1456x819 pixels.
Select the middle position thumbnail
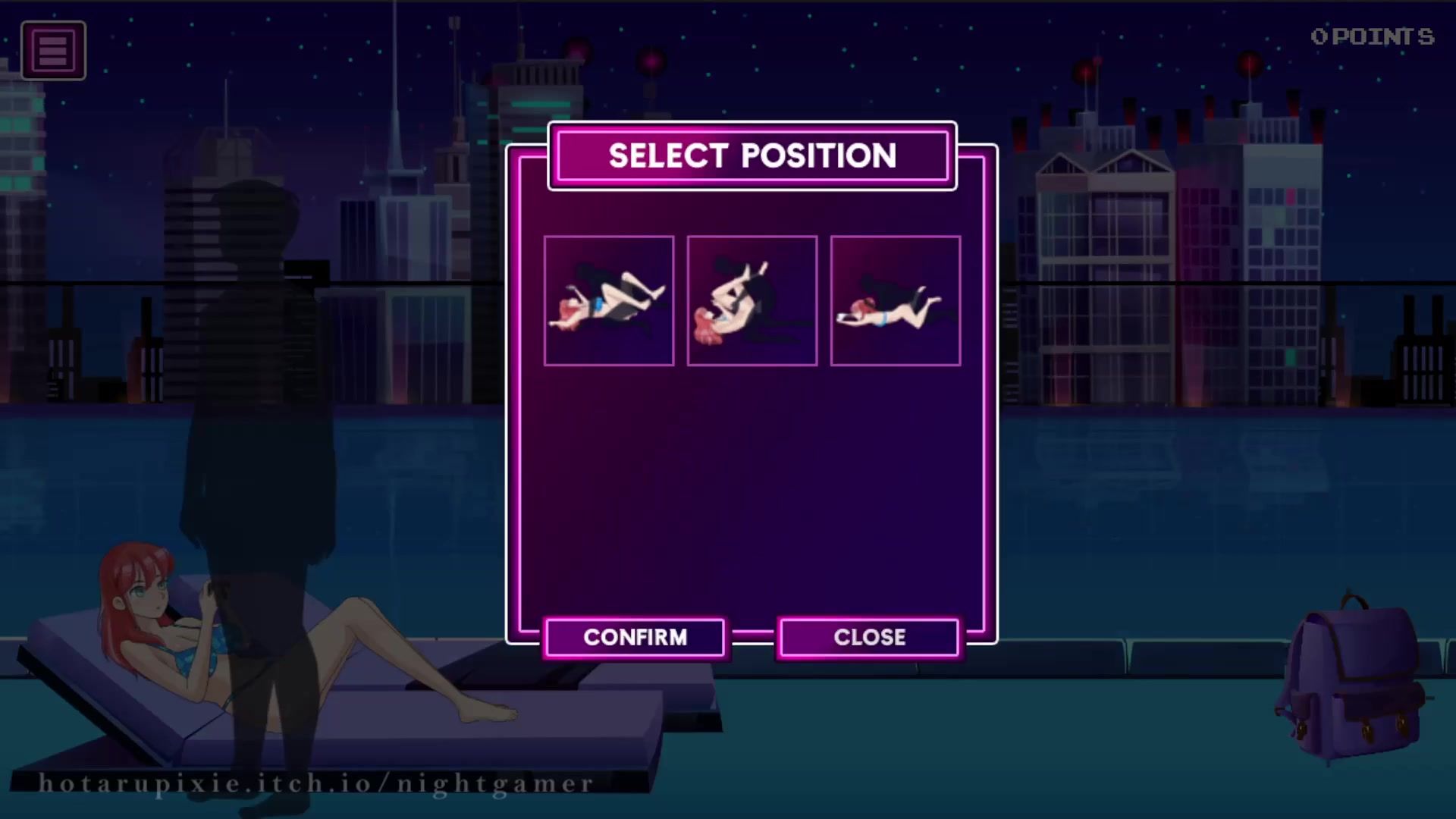[752, 301]
